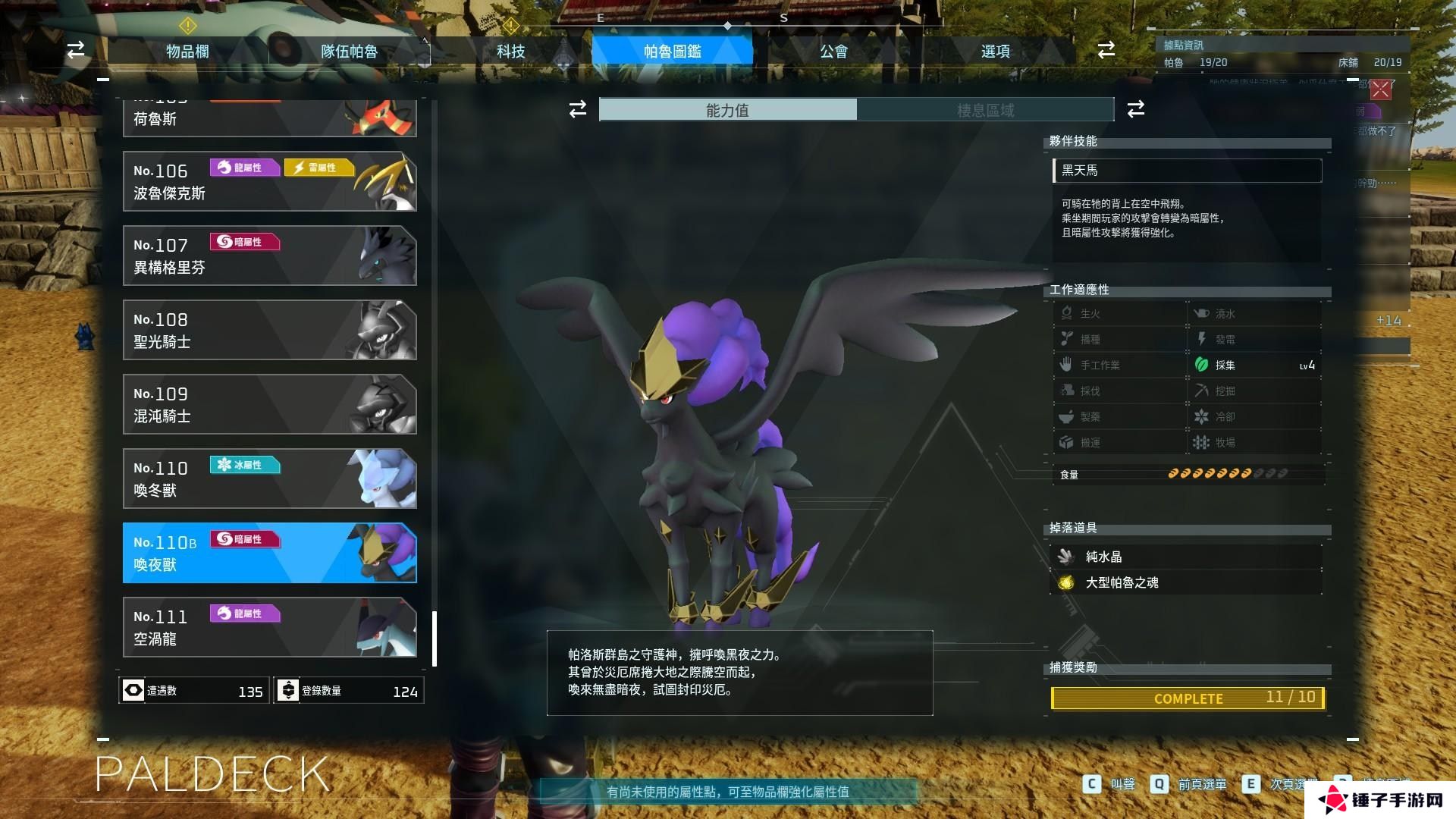View the No.110 喚冬獸 entry
1456x819 pixels.
pos(269,479)
